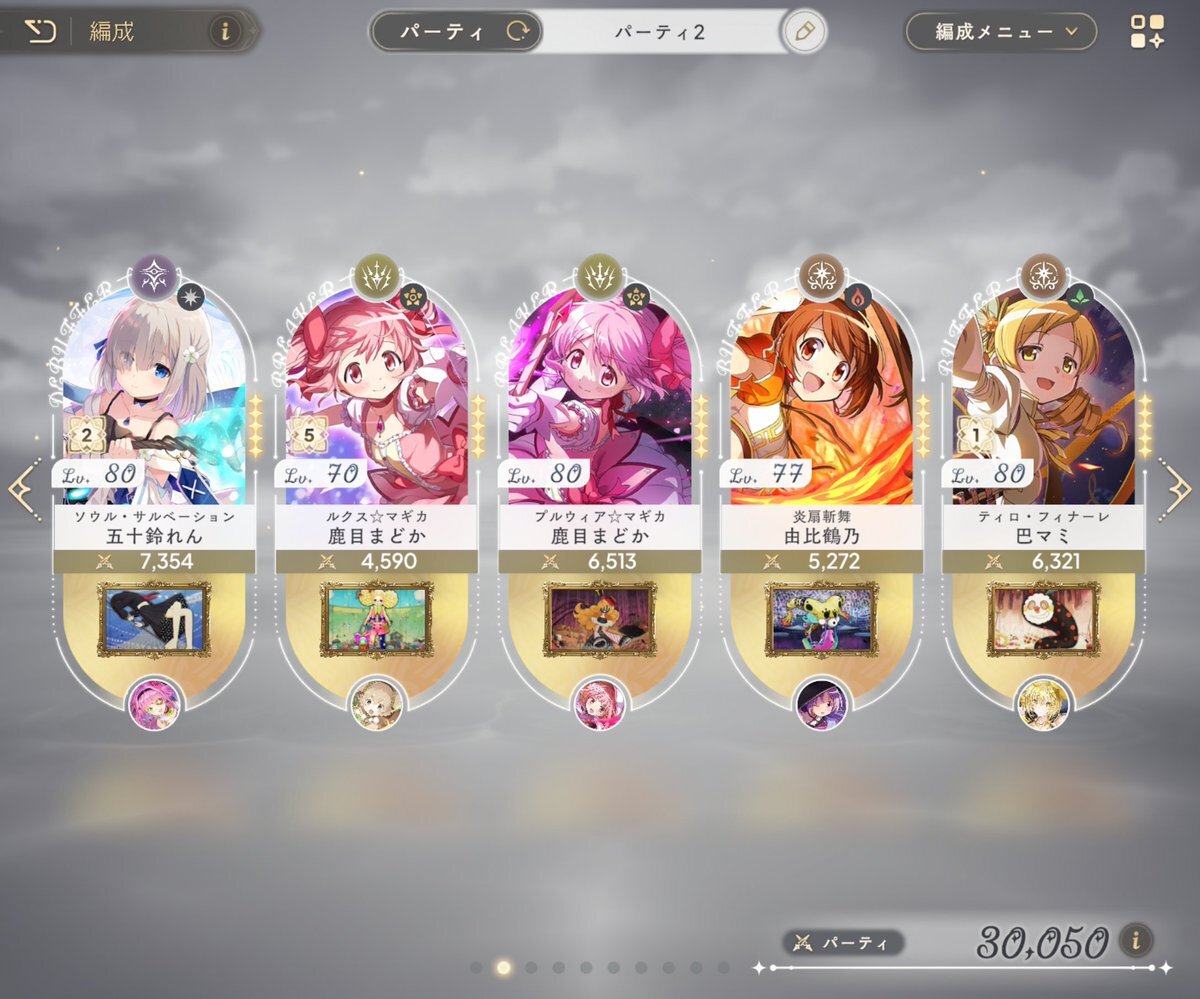Show the next party with right arrow

1175,489
